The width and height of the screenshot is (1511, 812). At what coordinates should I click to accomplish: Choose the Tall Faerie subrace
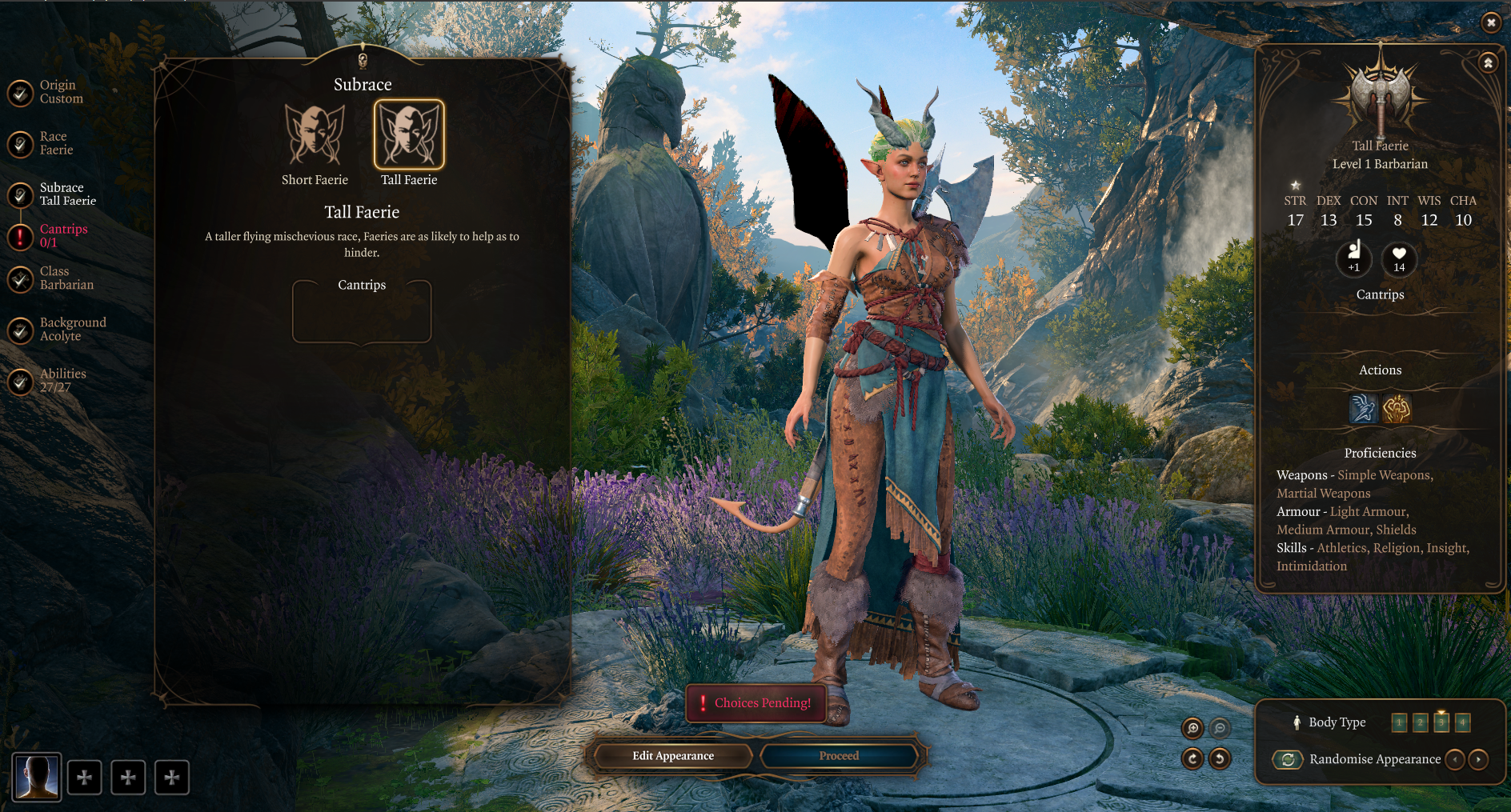pyautogui.click(x=409, y=134)
